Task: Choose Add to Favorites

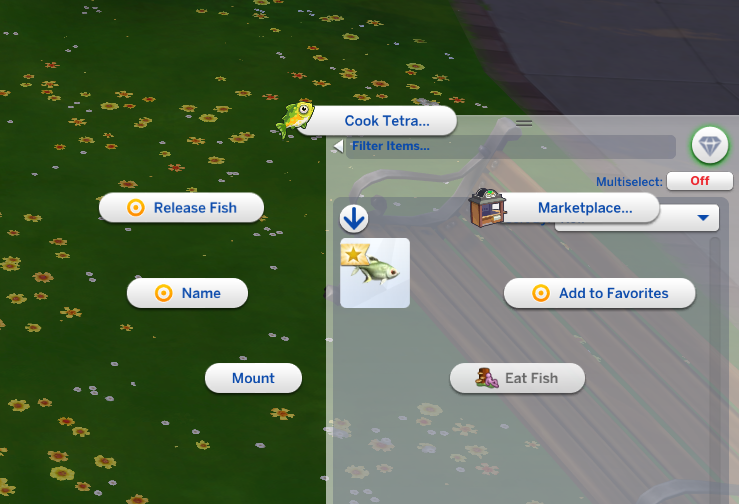Action: click(585, 293)
